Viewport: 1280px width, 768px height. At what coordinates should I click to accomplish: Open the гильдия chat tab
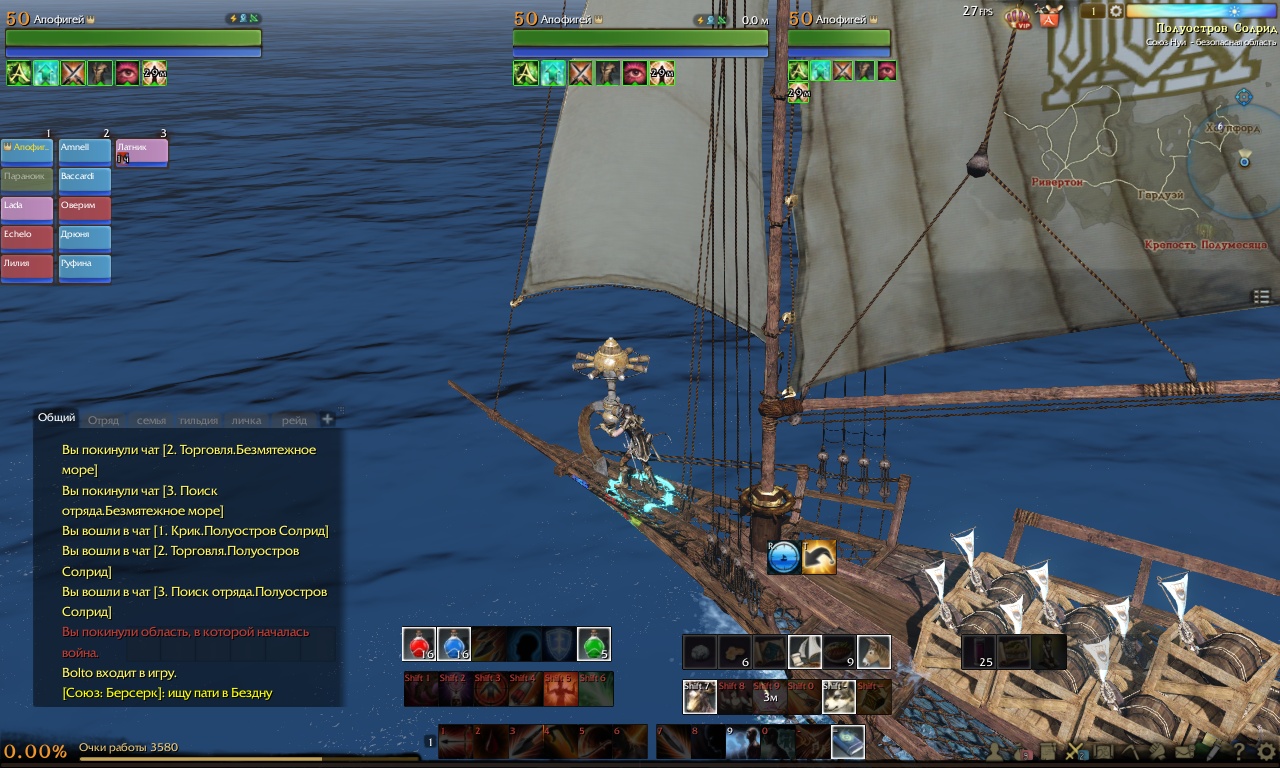click(x=198, y=420)
